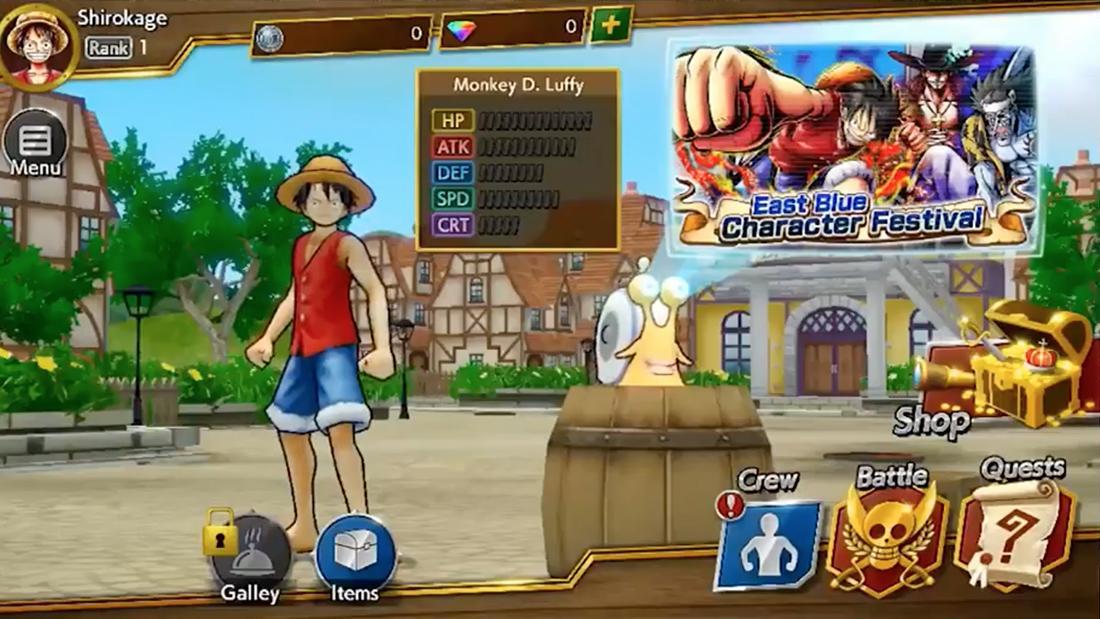Open the Crew screen
This screenshot has width=1100, height=619.
(x=768, y=540)
